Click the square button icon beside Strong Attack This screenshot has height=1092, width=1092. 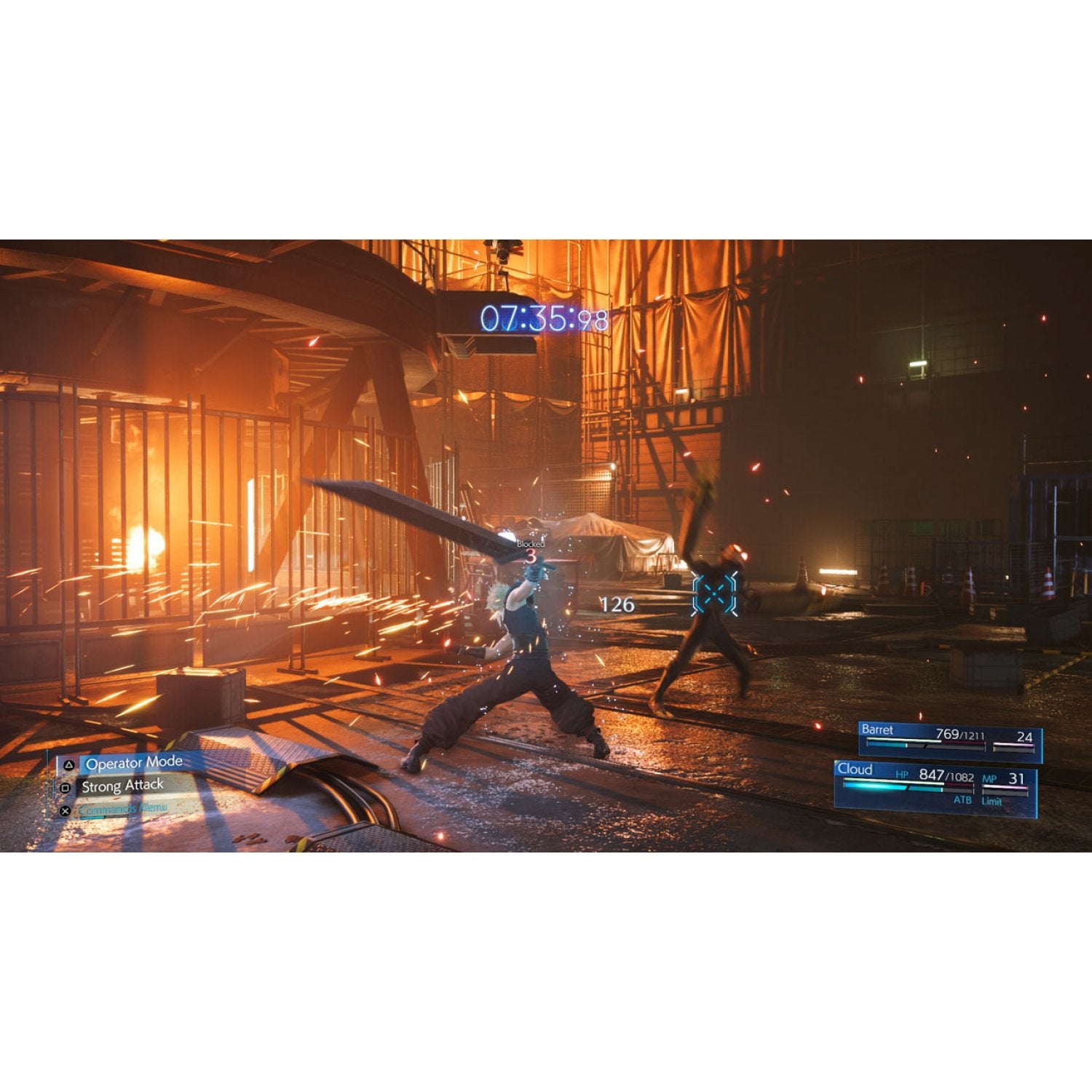(x=66, y=788)
